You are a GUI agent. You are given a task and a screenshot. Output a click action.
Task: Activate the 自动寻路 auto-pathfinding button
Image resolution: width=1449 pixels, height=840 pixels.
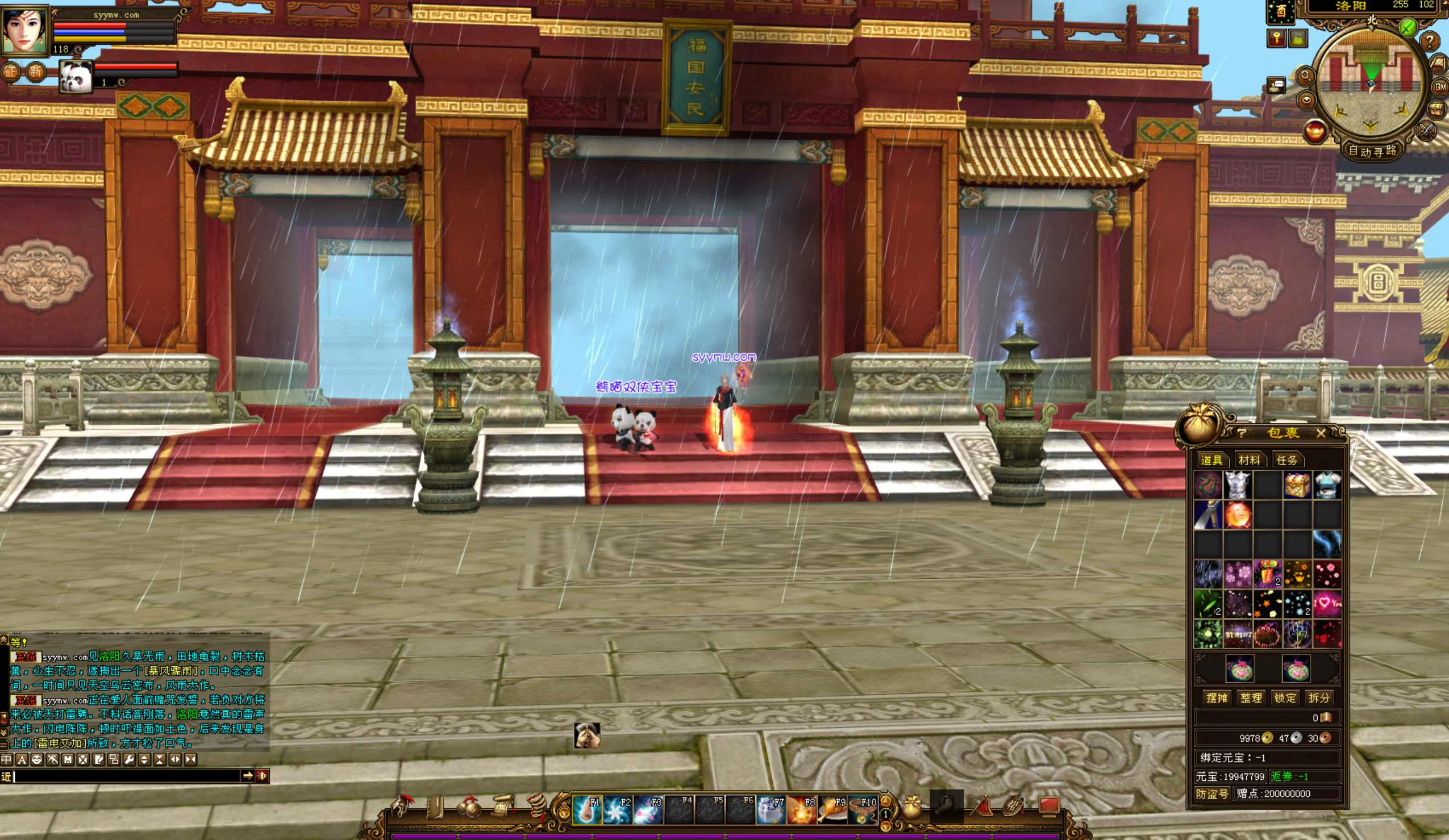point(1372,151)
